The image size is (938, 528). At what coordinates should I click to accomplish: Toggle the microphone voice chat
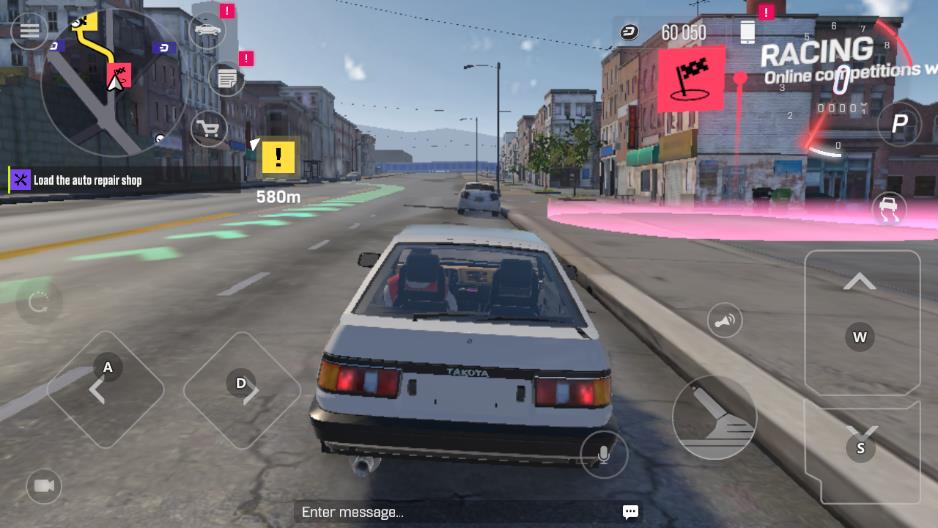(x=604, y=455)
